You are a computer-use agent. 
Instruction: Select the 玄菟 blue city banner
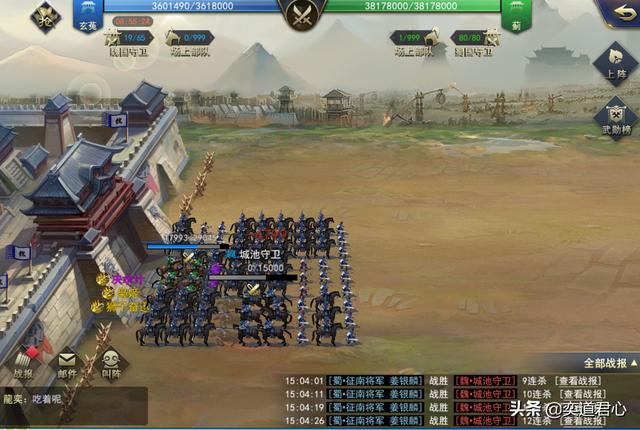click(86, 14)
